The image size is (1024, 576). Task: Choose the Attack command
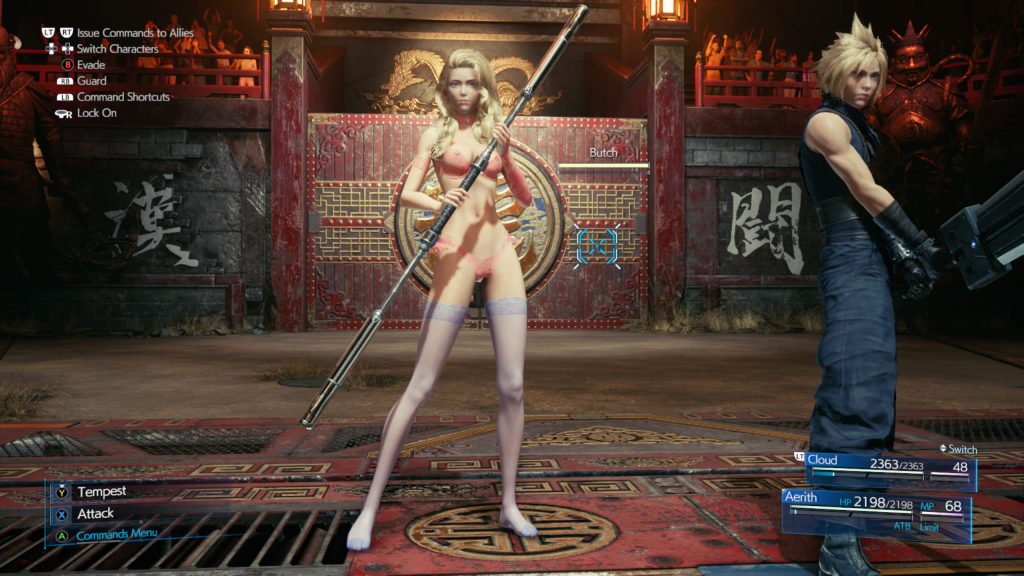[95, 513]
